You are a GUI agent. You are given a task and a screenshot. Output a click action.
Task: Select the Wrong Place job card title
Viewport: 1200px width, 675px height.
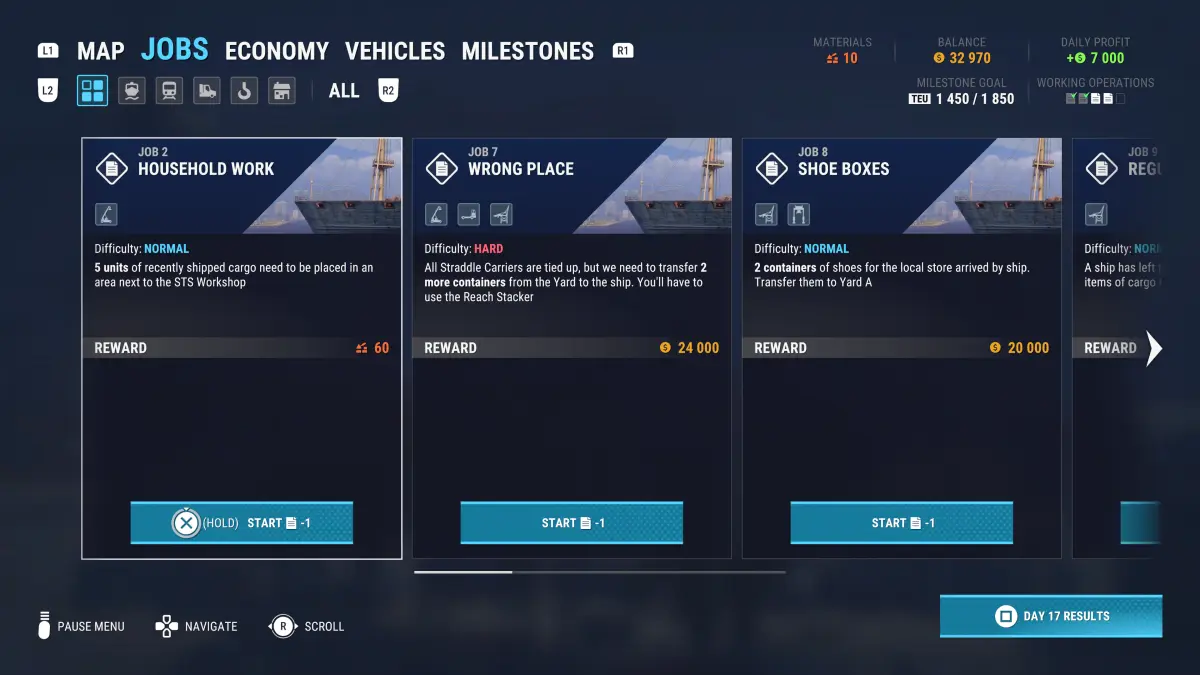click(520, 169)
